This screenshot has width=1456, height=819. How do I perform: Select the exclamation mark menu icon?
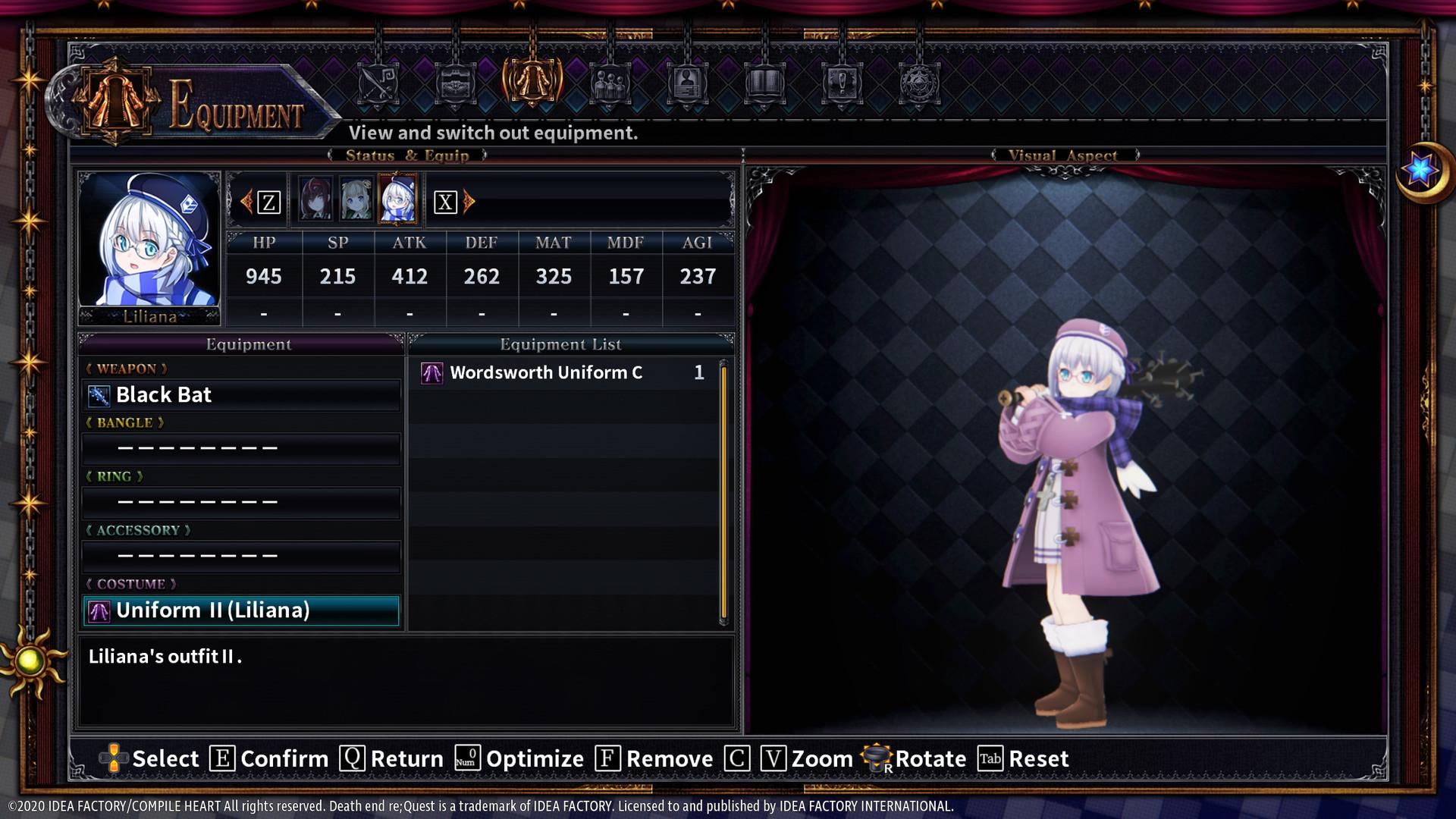(842, 83)
